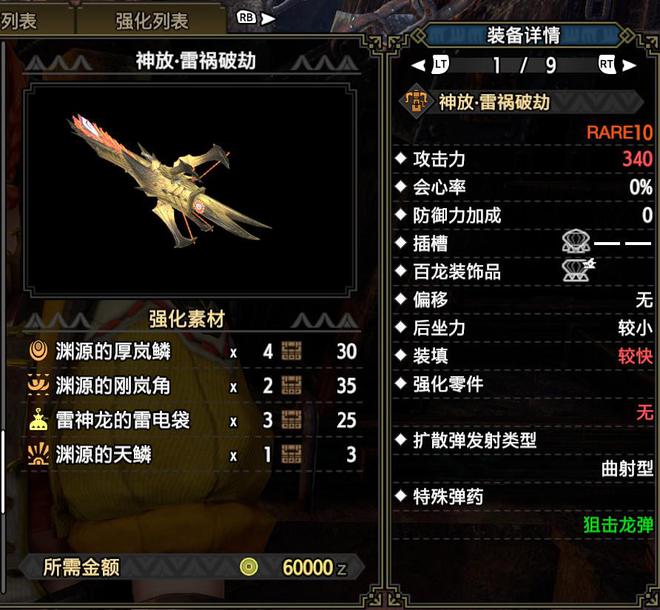
Task: Go to the previous 装备详情 page arrow
Action: (419, 66)
